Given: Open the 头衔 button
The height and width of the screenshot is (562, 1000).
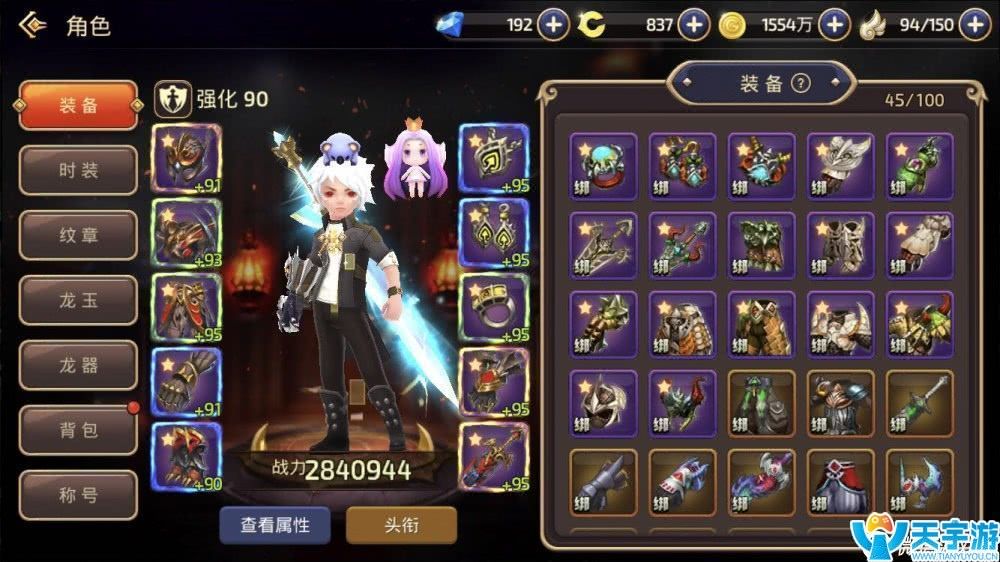Looking at the screenshot, I should [x=401, y=525].
